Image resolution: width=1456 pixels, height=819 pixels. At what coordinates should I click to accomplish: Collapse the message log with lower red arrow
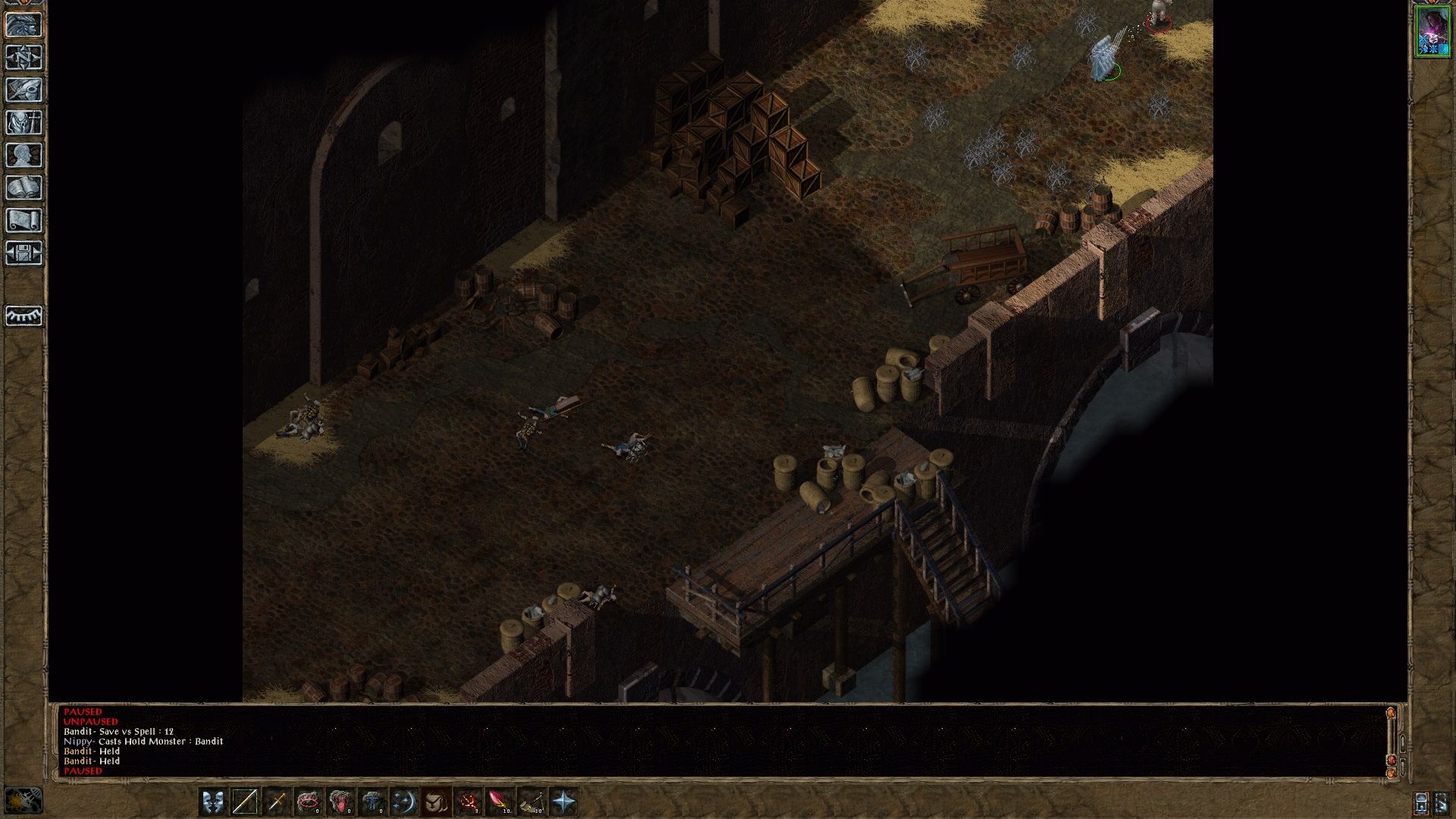1392,772
